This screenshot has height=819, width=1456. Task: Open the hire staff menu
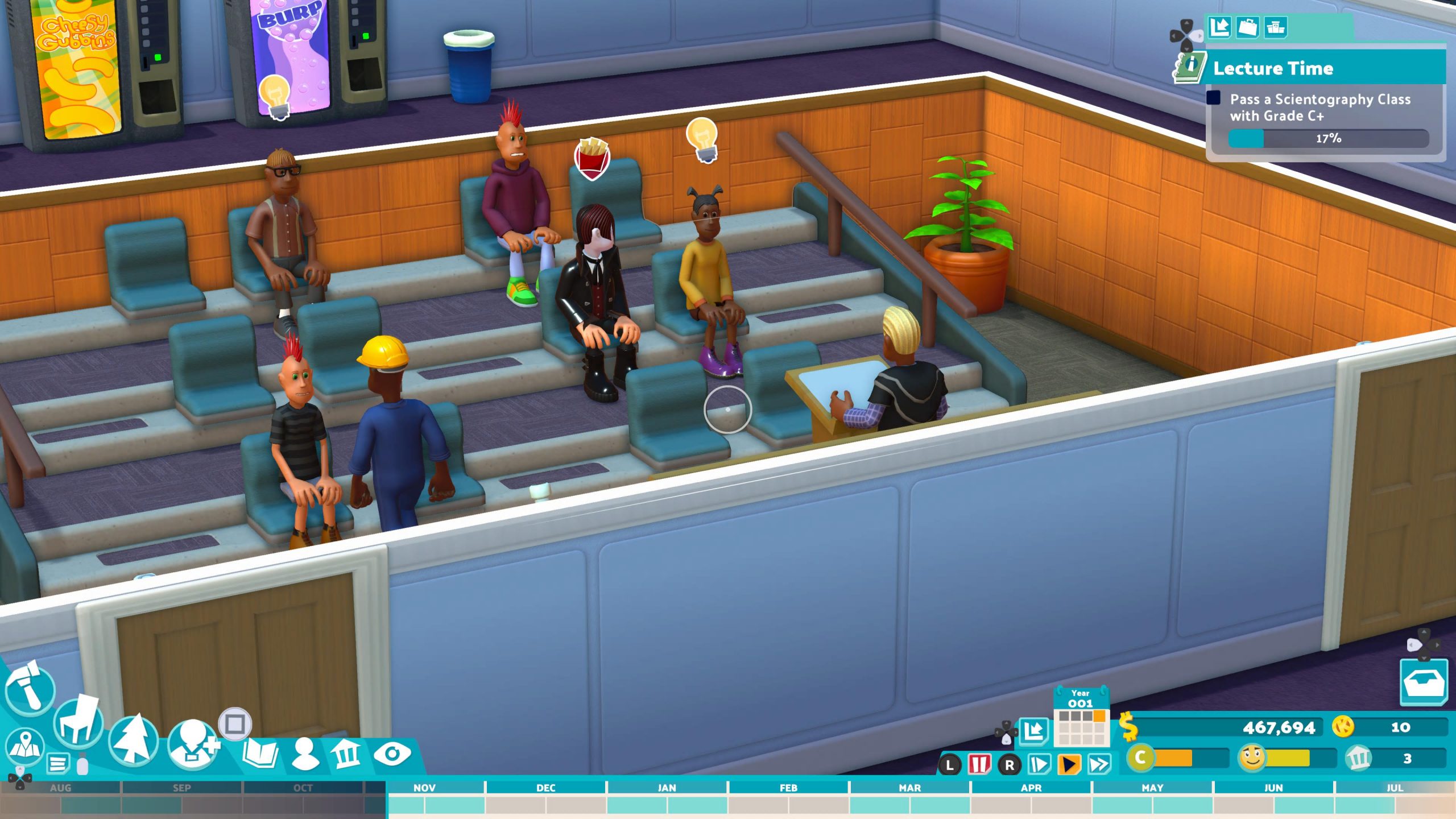pos(192,744)
